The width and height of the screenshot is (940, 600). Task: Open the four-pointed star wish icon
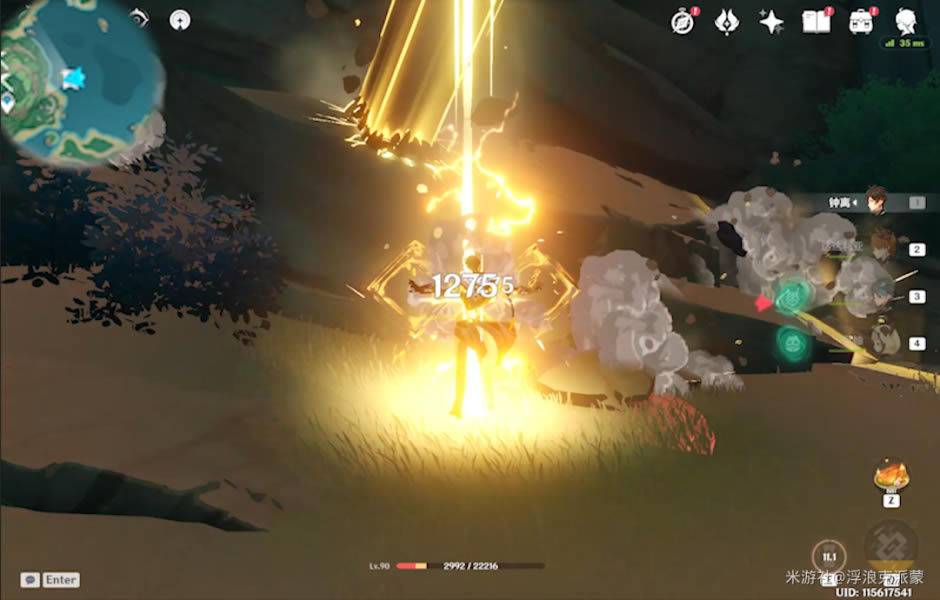pyautogui.click(x=771, y=22)
